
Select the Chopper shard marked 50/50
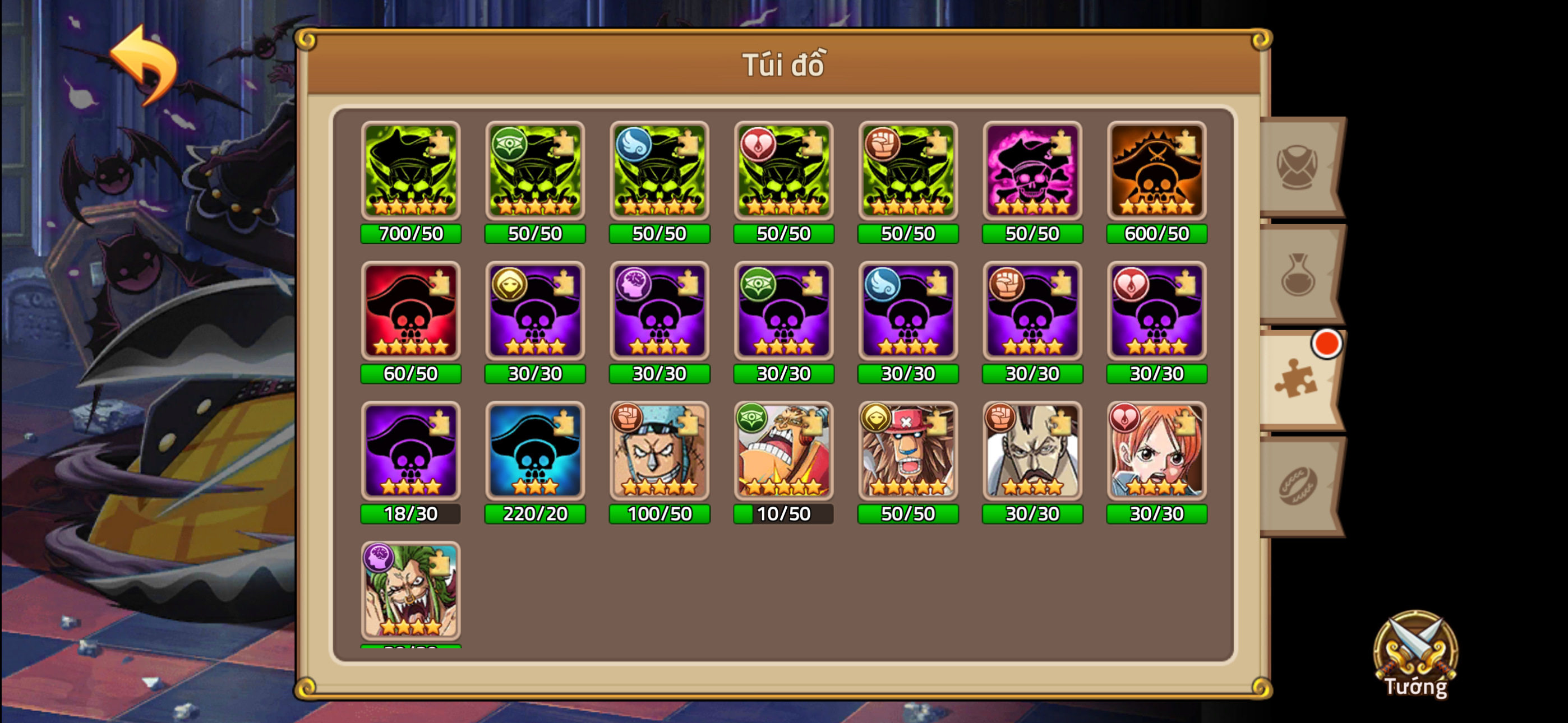click(x=907, y=452)
